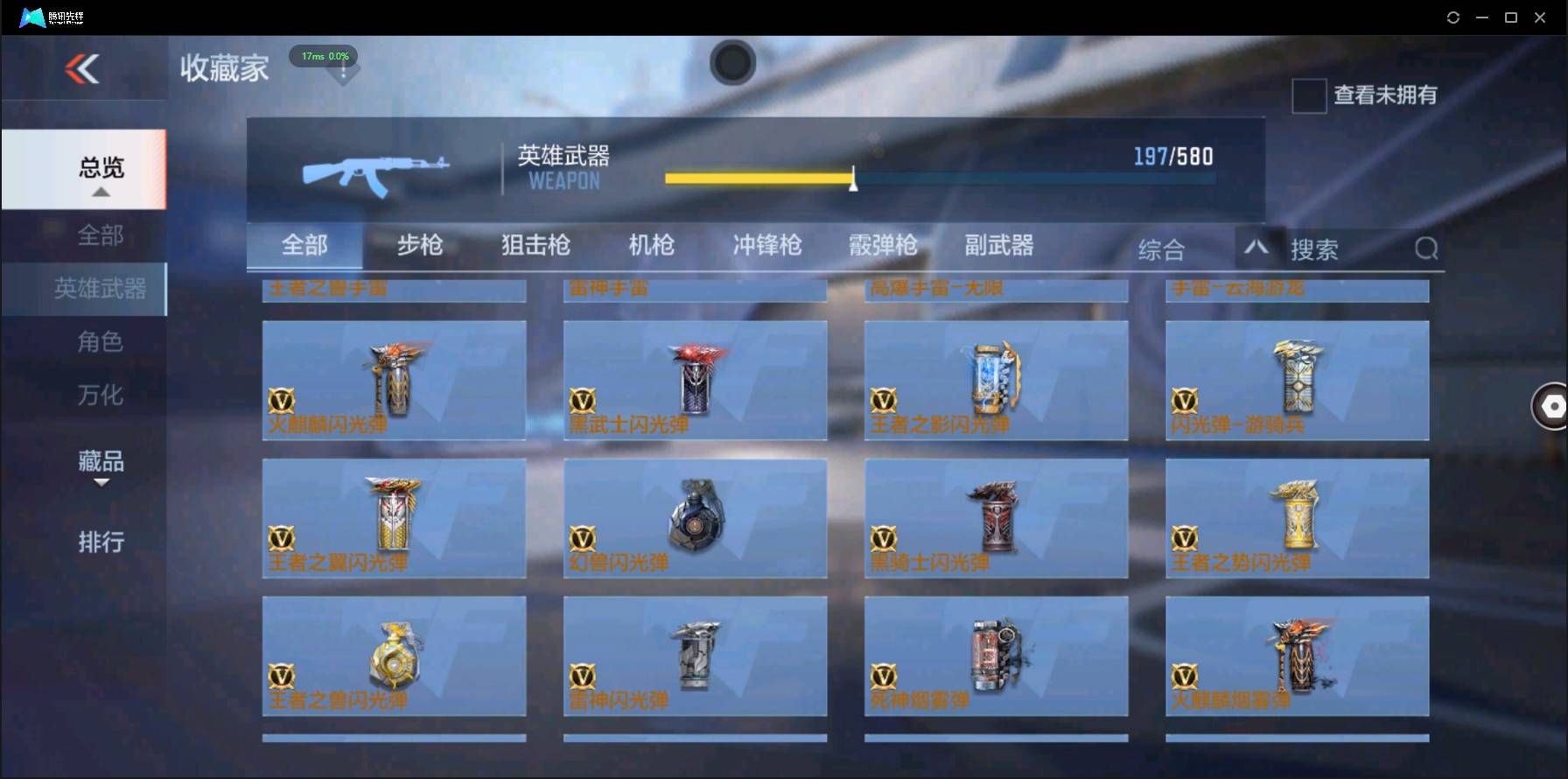Open the 综合 sorting dropdown

[x=1163, y=249]
